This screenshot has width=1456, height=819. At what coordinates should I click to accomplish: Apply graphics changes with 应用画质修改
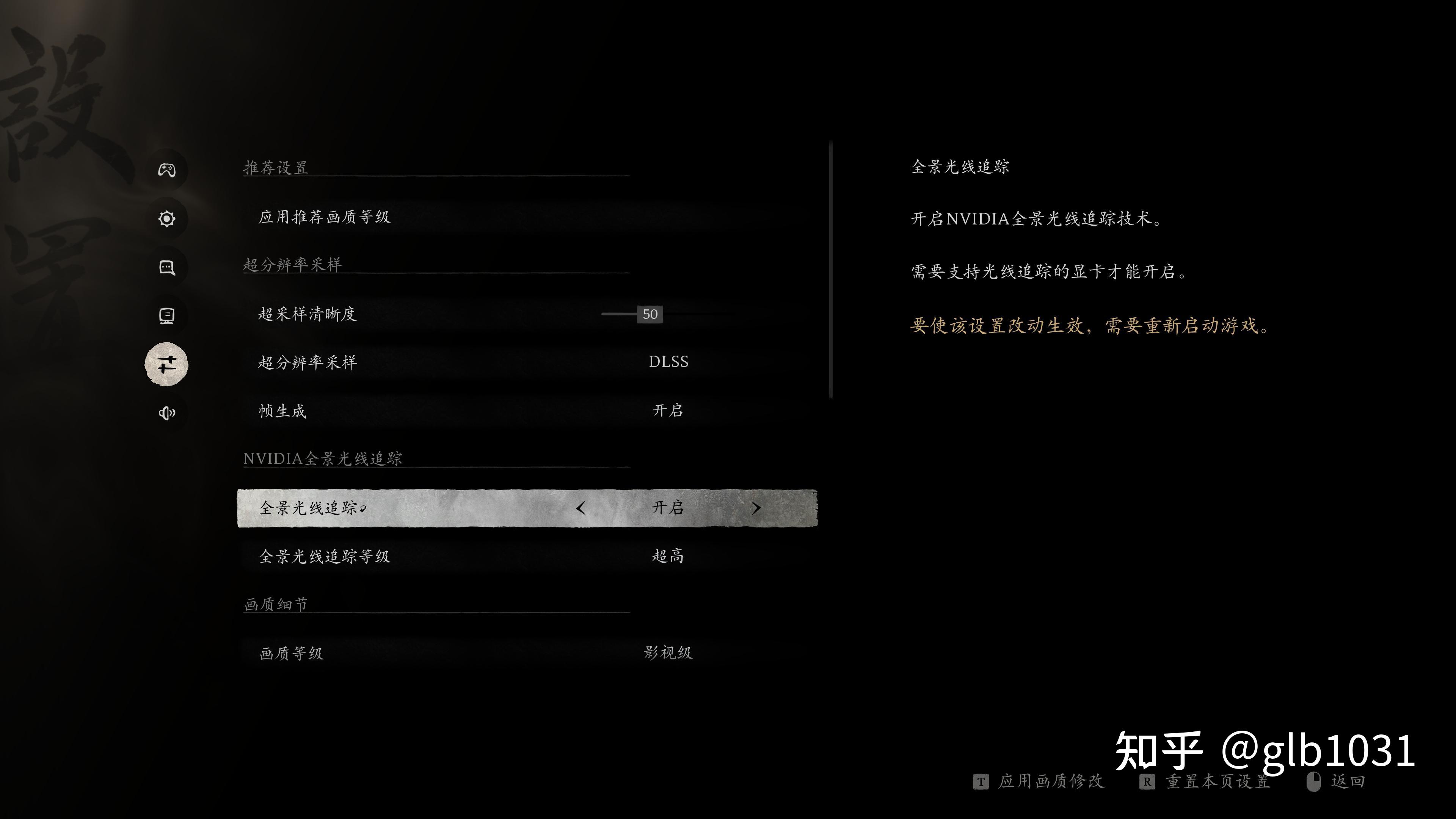(x=1050, y=782)
